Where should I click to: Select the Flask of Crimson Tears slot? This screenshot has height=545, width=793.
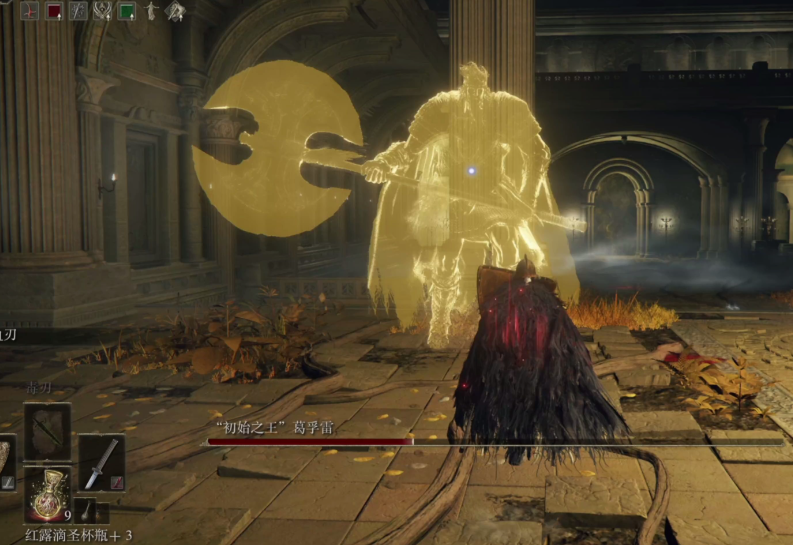pyautogui.click(x=47, y=495)
